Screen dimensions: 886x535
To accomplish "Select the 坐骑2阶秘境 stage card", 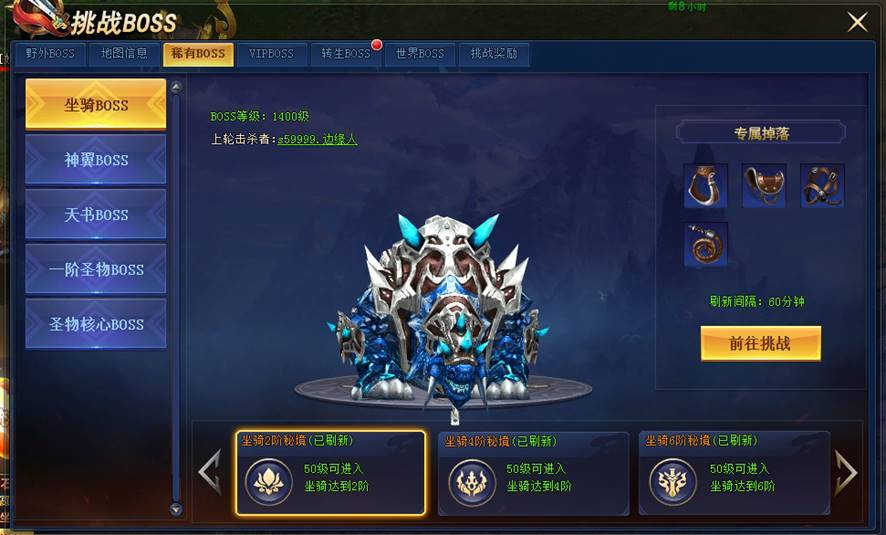I will pyautogui.click(x=331, y=473).
